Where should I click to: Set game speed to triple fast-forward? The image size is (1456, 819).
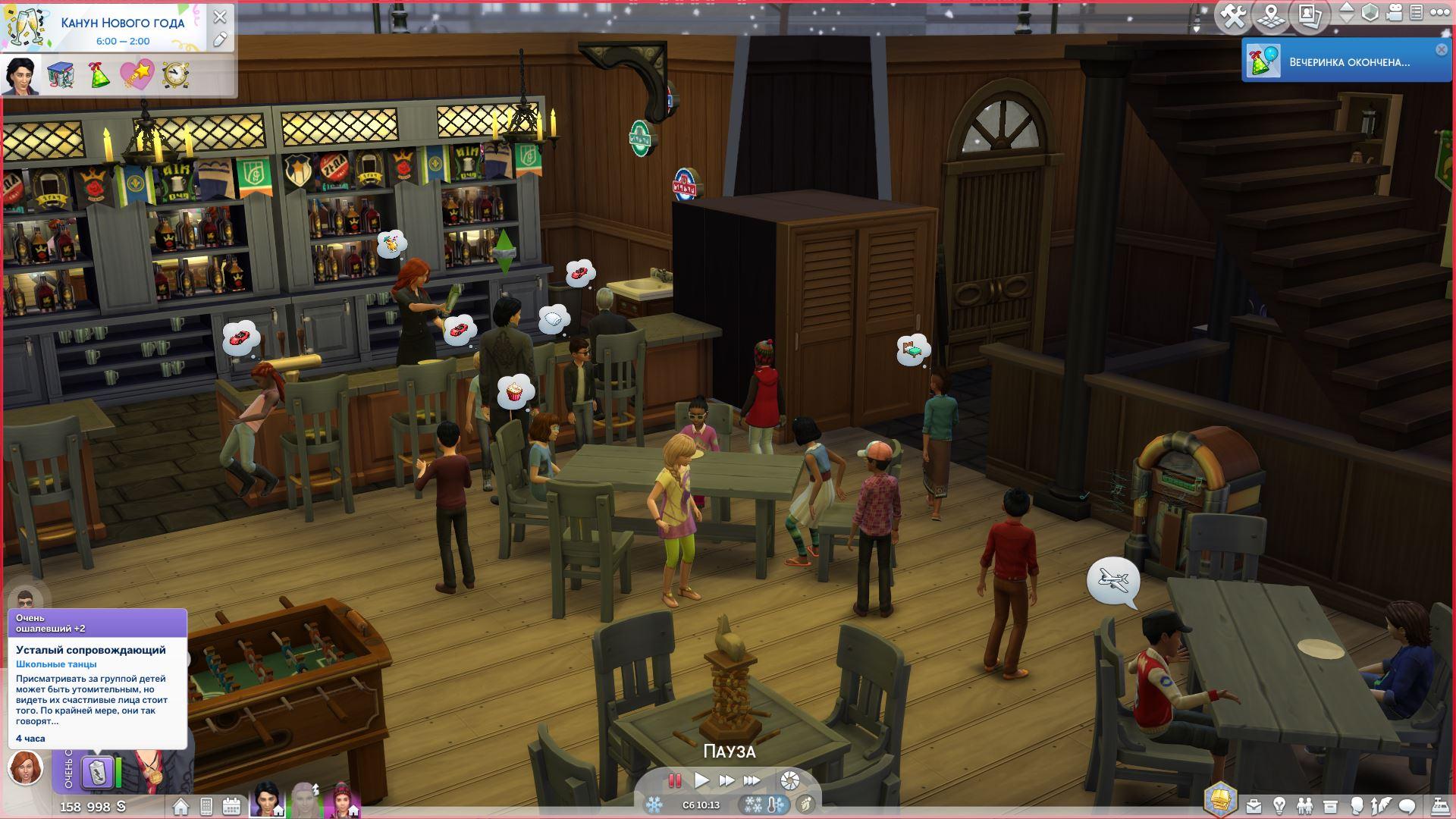[752, 780]
